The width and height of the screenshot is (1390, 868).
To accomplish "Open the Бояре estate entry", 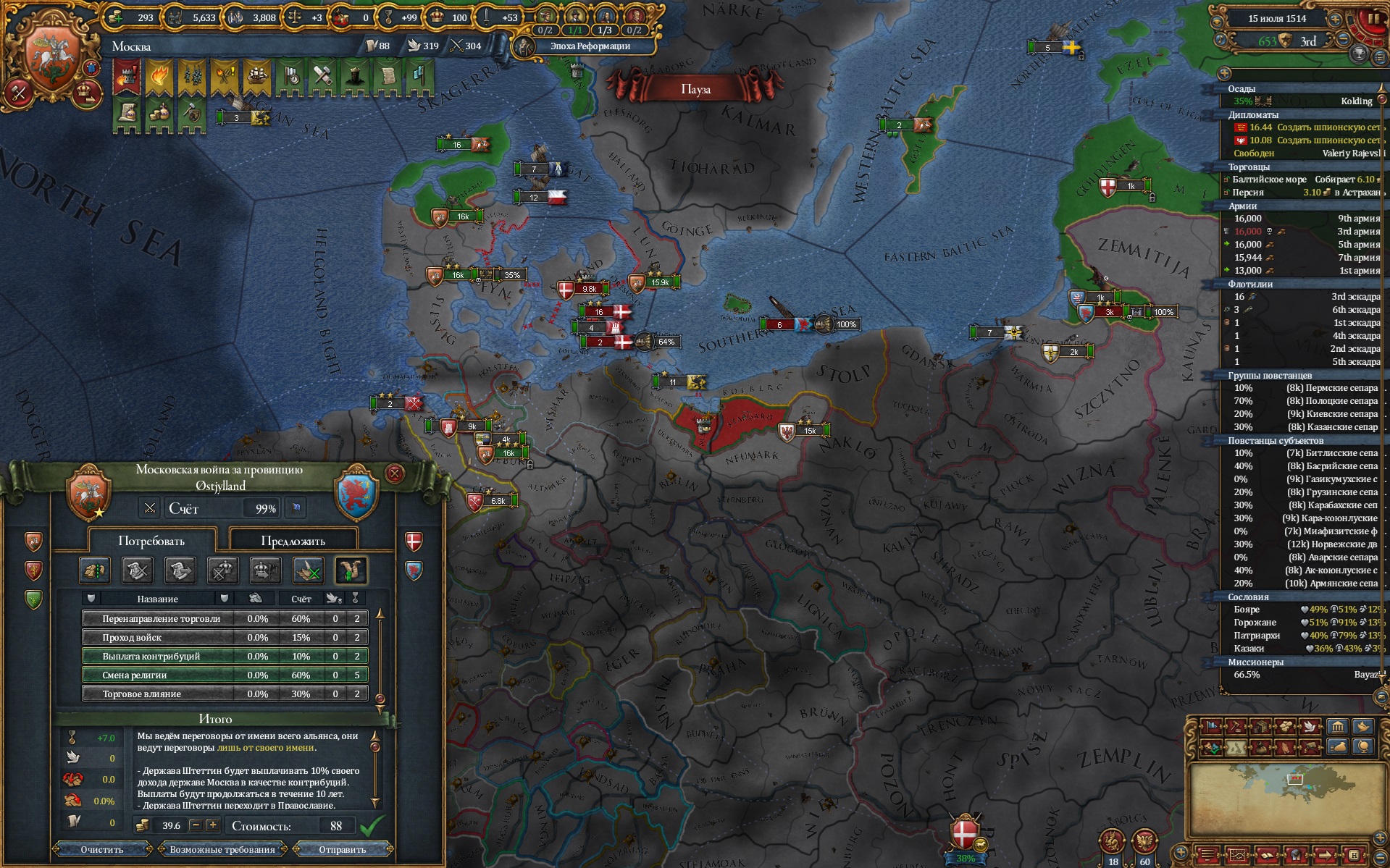I will point(1247,610).
